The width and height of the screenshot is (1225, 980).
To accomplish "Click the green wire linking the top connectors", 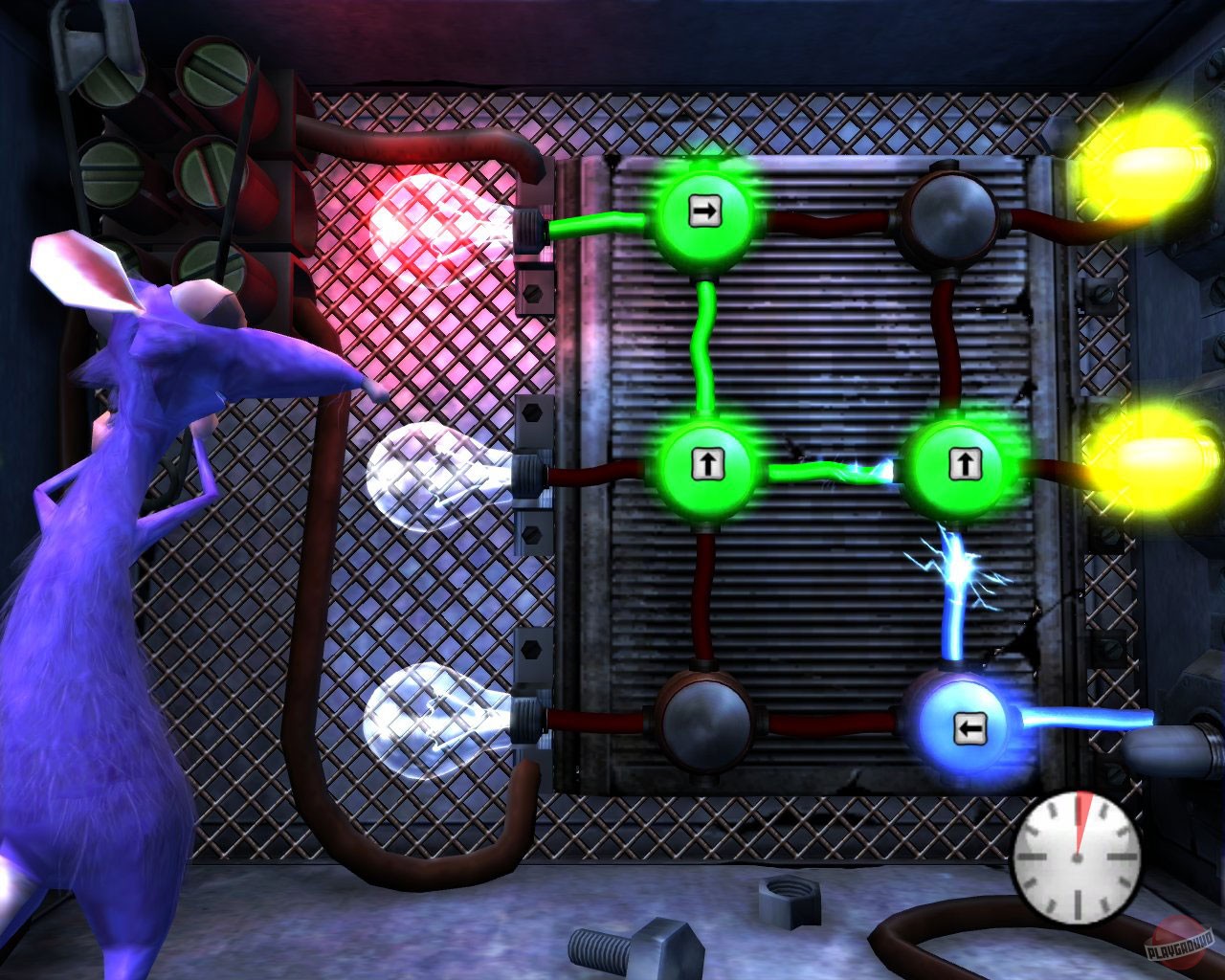I will 705,345.
